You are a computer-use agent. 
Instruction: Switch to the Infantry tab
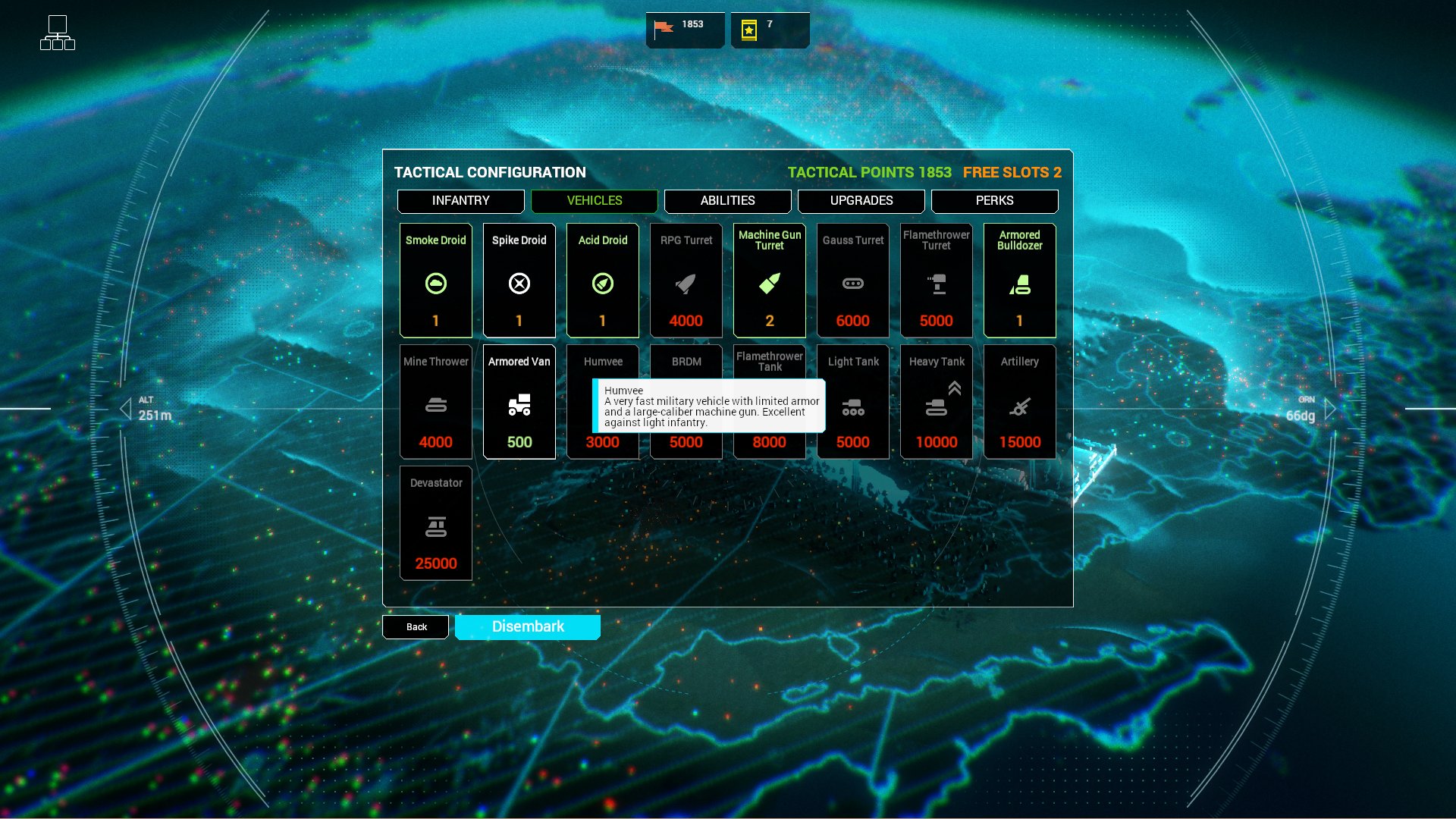(x=460, y=201)
